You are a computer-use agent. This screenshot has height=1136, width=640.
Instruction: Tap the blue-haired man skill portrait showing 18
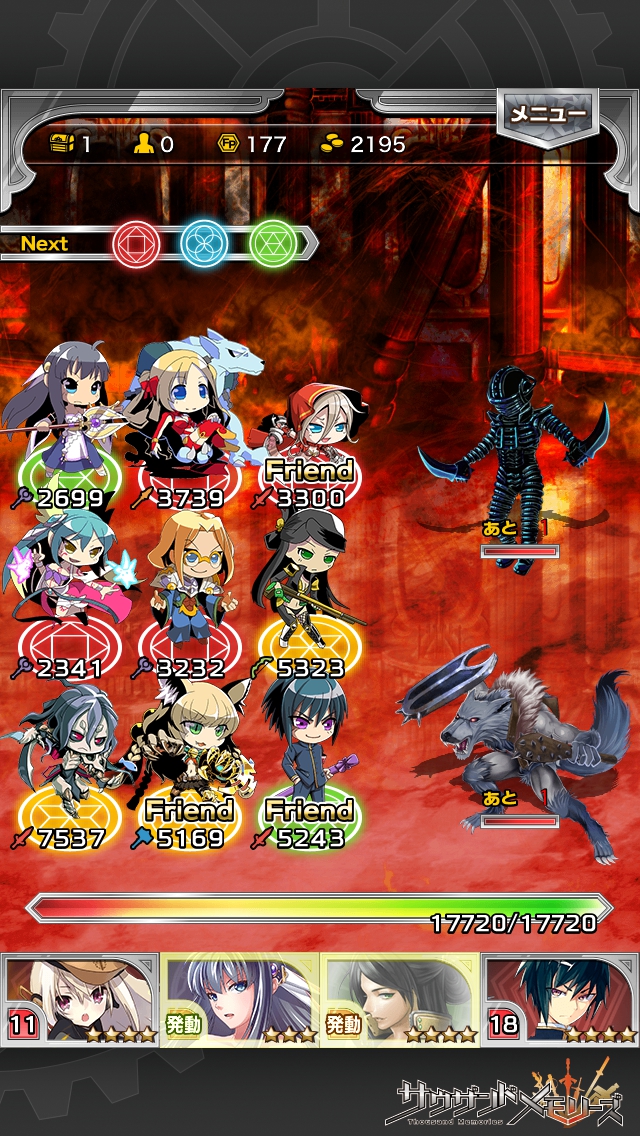click(x=560, y=998)
